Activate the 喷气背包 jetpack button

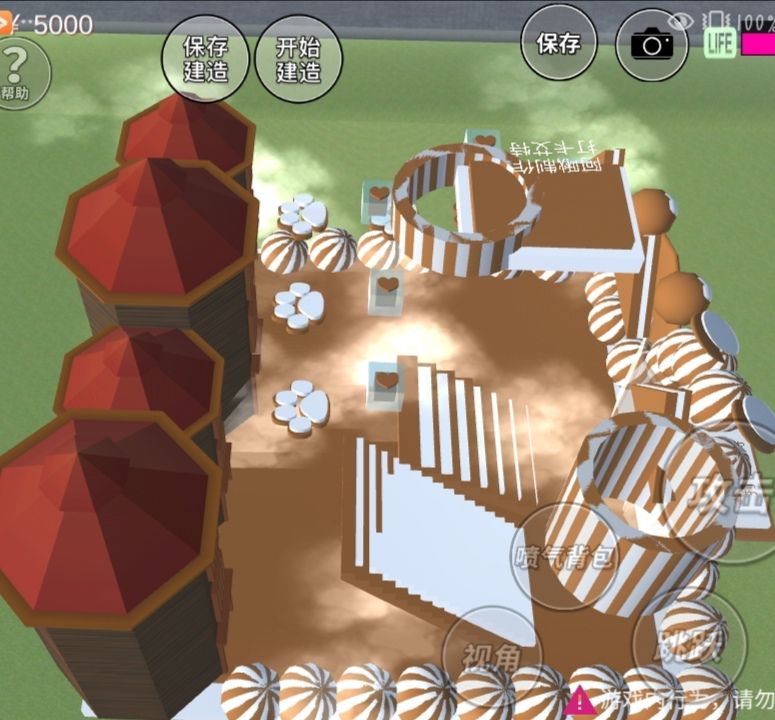coord(563,556)
